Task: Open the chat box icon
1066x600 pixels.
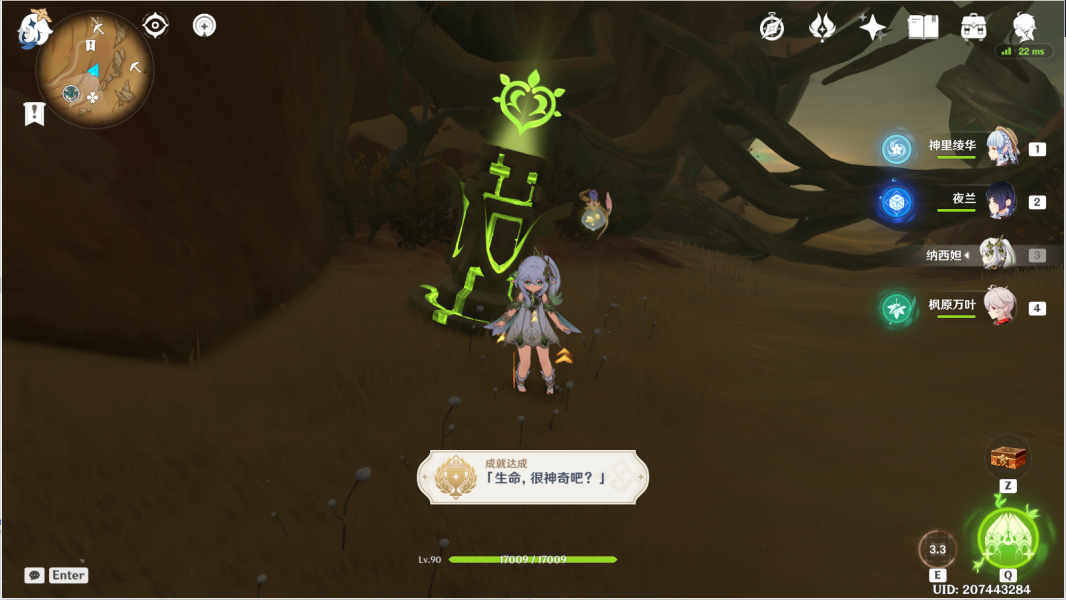Action: pyautogui.click(x=35, y=575)
